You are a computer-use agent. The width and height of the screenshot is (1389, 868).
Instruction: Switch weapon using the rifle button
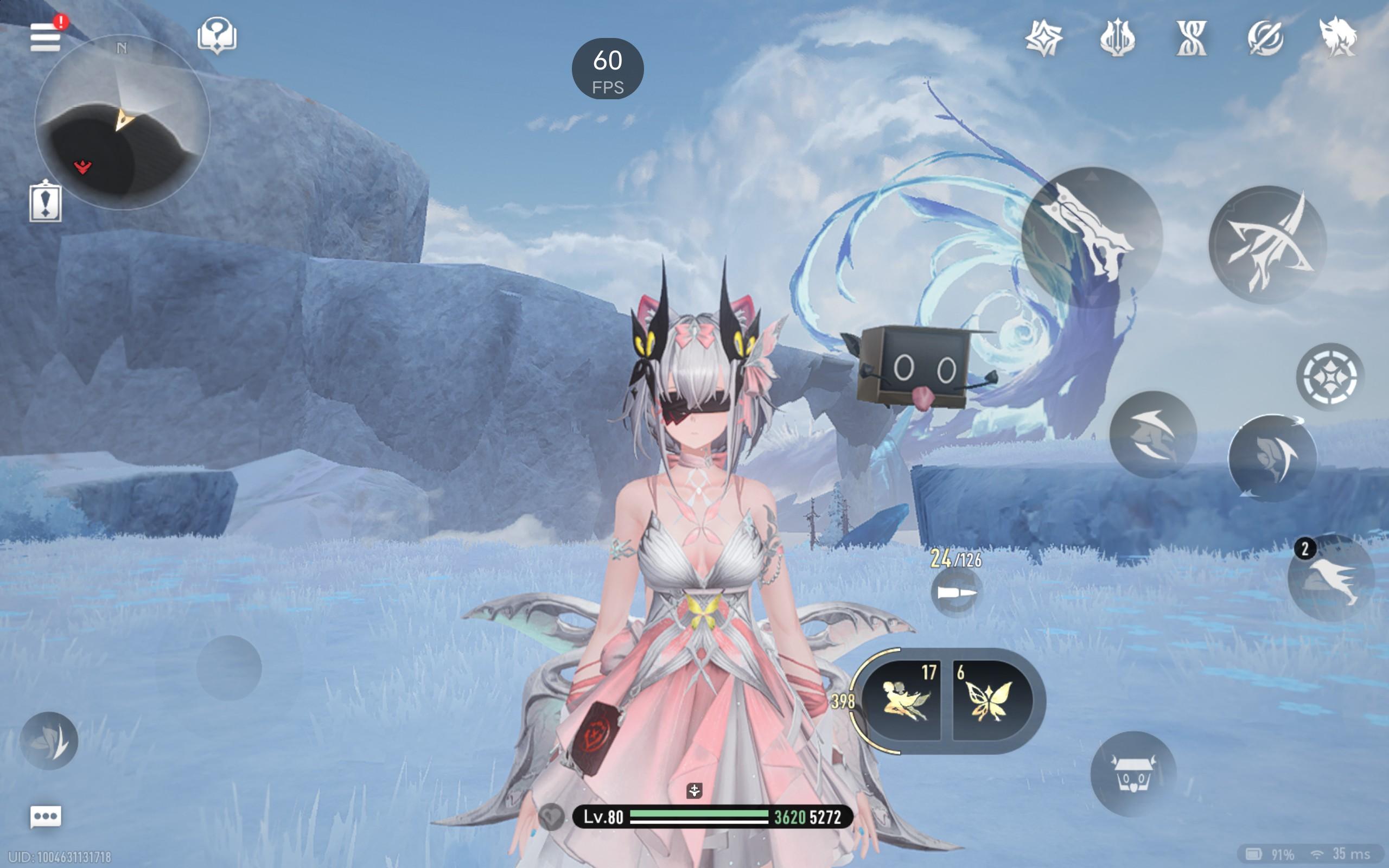click(x=1092, y=237)
